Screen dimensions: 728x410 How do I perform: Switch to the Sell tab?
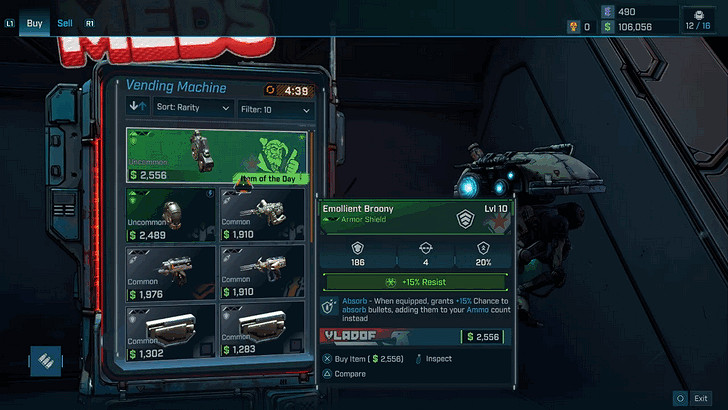coord(65,22)
